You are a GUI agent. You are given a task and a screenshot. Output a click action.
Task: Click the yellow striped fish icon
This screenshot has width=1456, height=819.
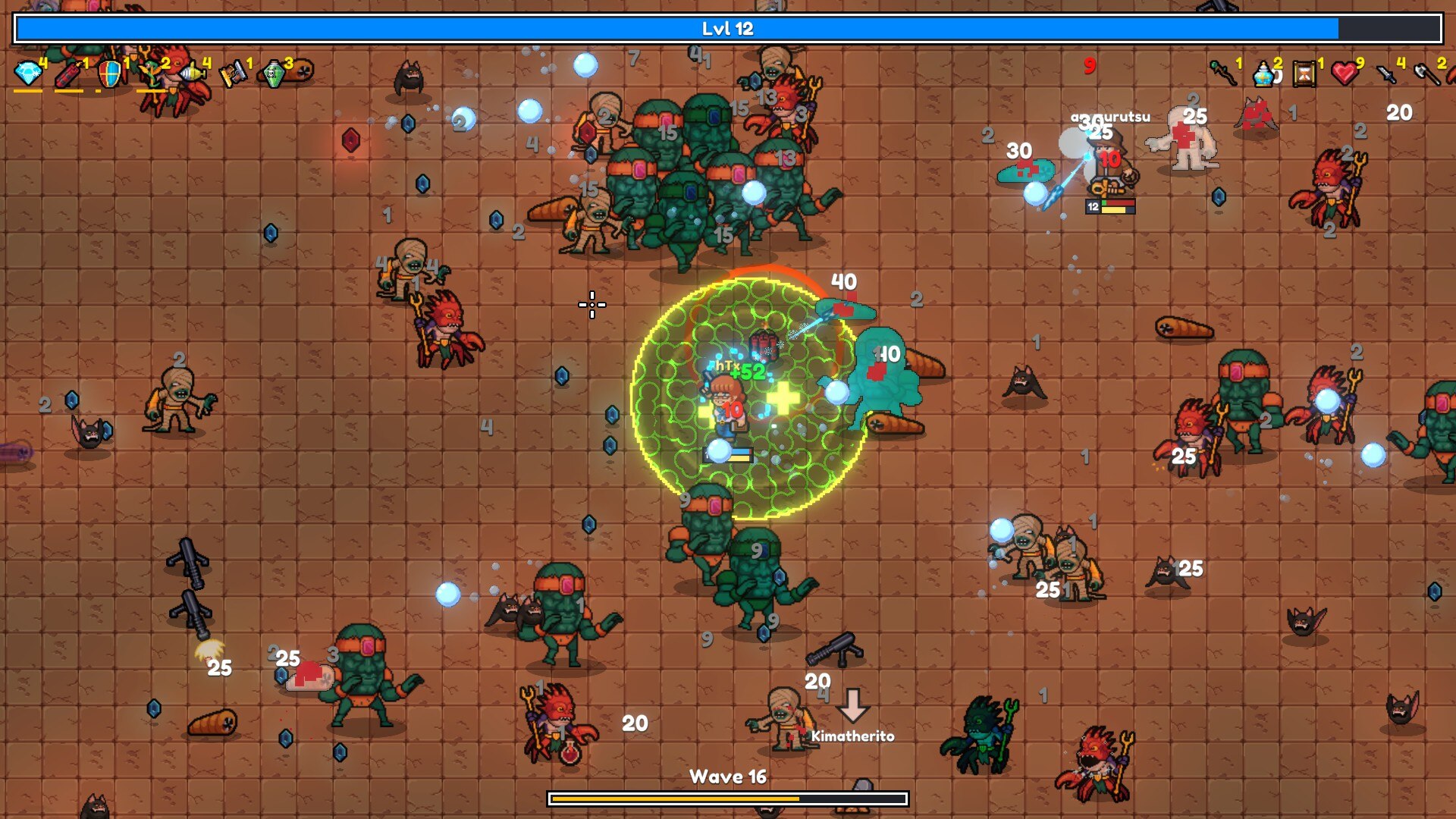(193, 74)
